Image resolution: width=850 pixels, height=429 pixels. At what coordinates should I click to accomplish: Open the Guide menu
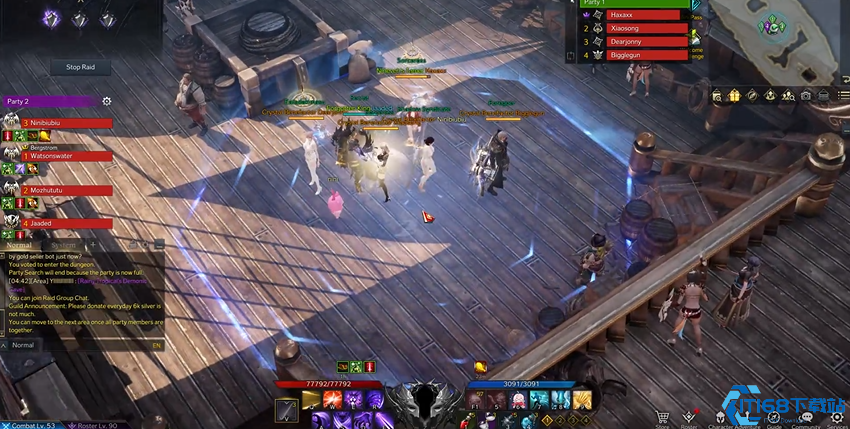[x=774, y=419]
